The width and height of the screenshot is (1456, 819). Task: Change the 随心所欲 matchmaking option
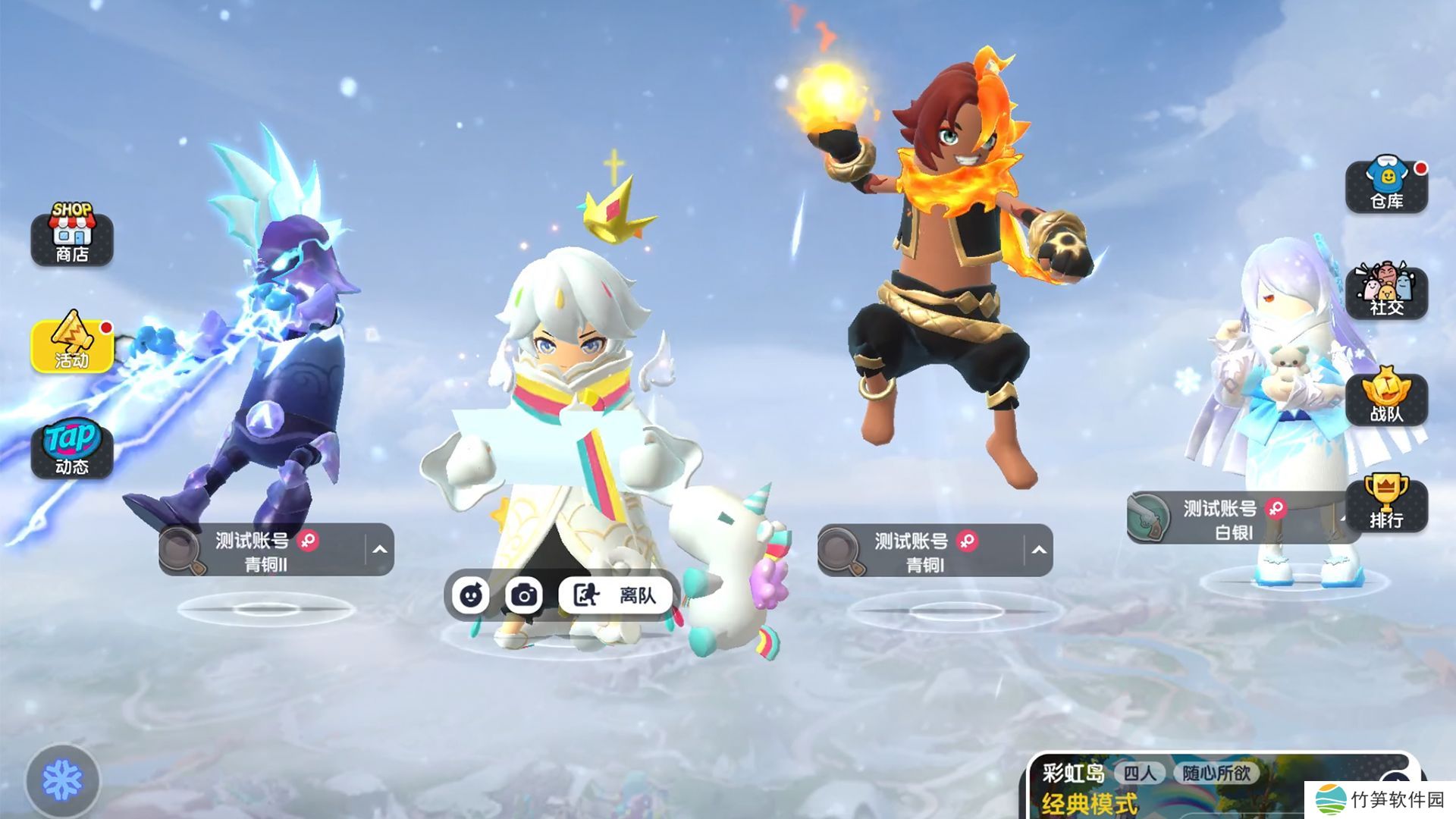1216,773
